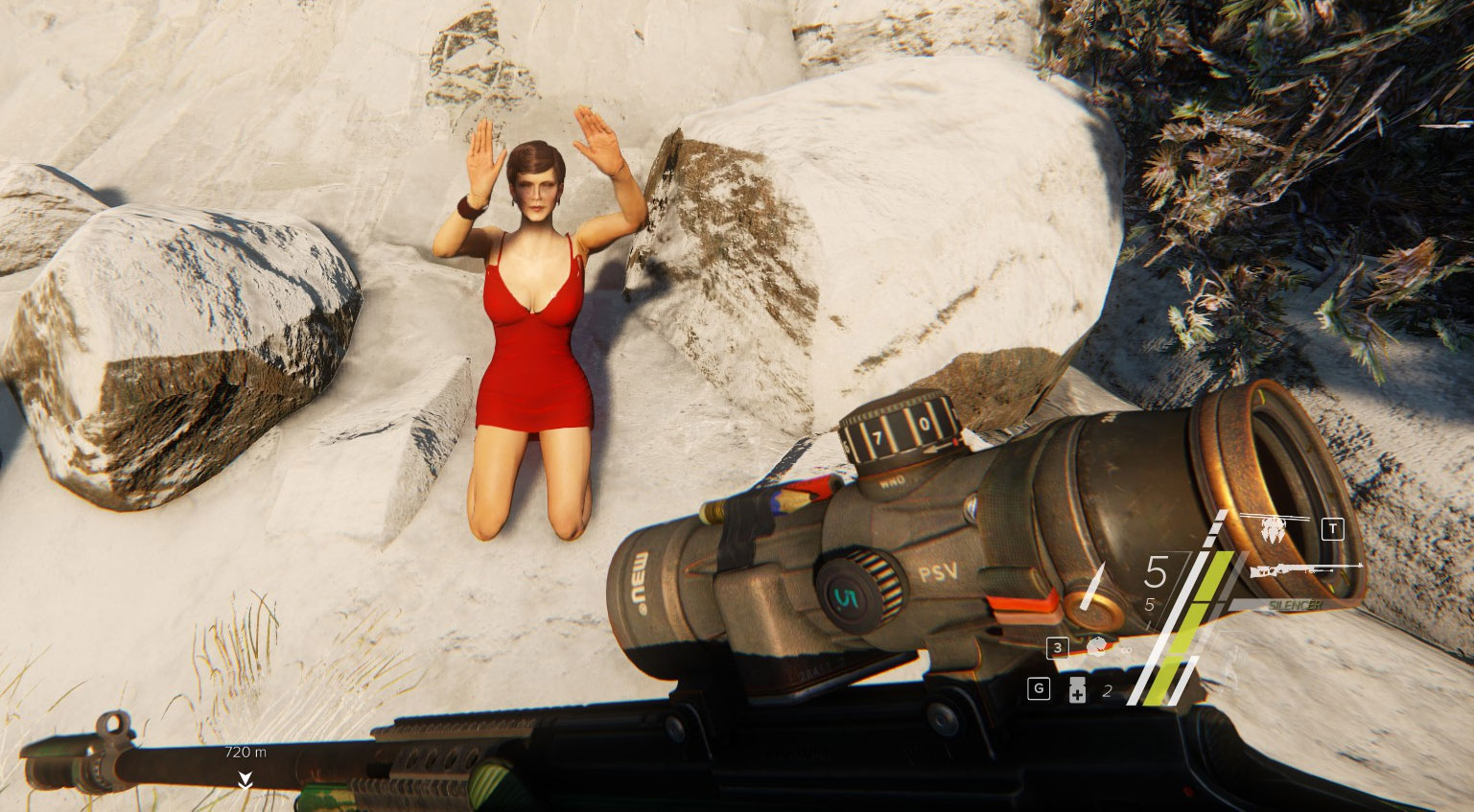Choose the grenade gadget icon
The image size is (1474, 812).
coord(1096,647)
